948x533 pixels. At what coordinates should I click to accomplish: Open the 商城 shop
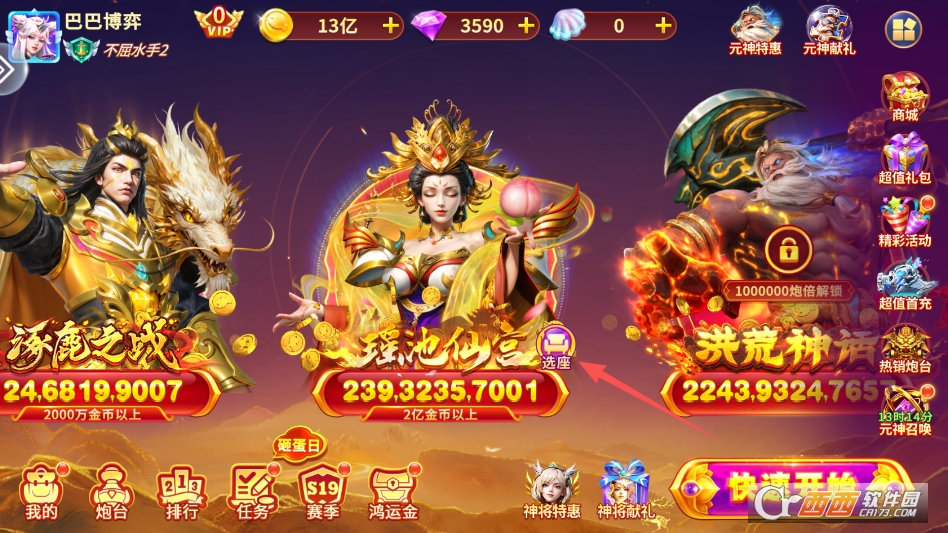904,97
